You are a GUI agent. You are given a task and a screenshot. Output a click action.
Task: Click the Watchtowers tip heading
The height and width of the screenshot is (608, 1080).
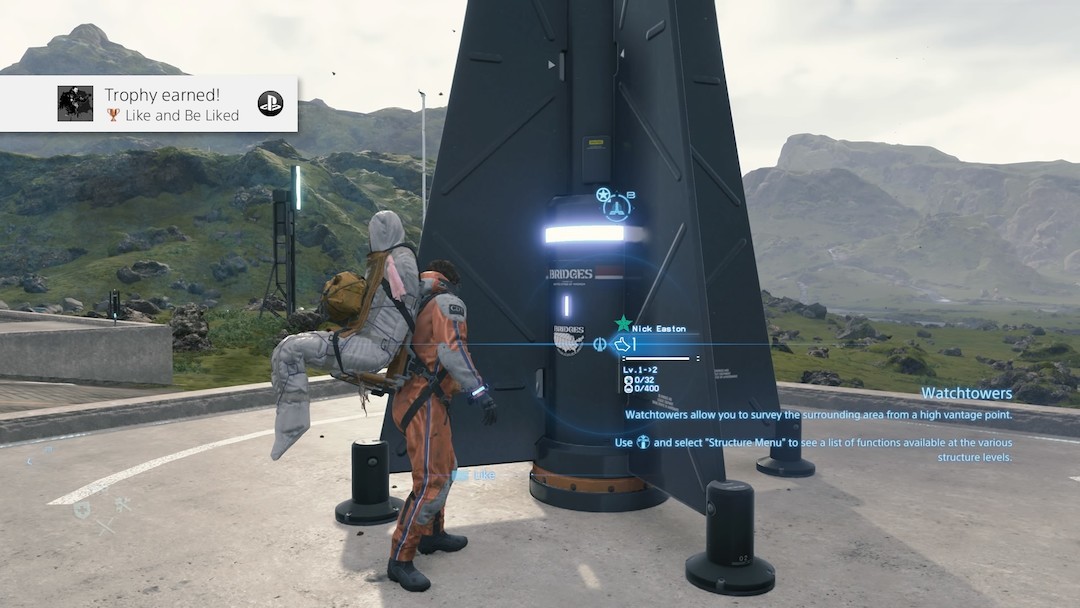[966, 393]
